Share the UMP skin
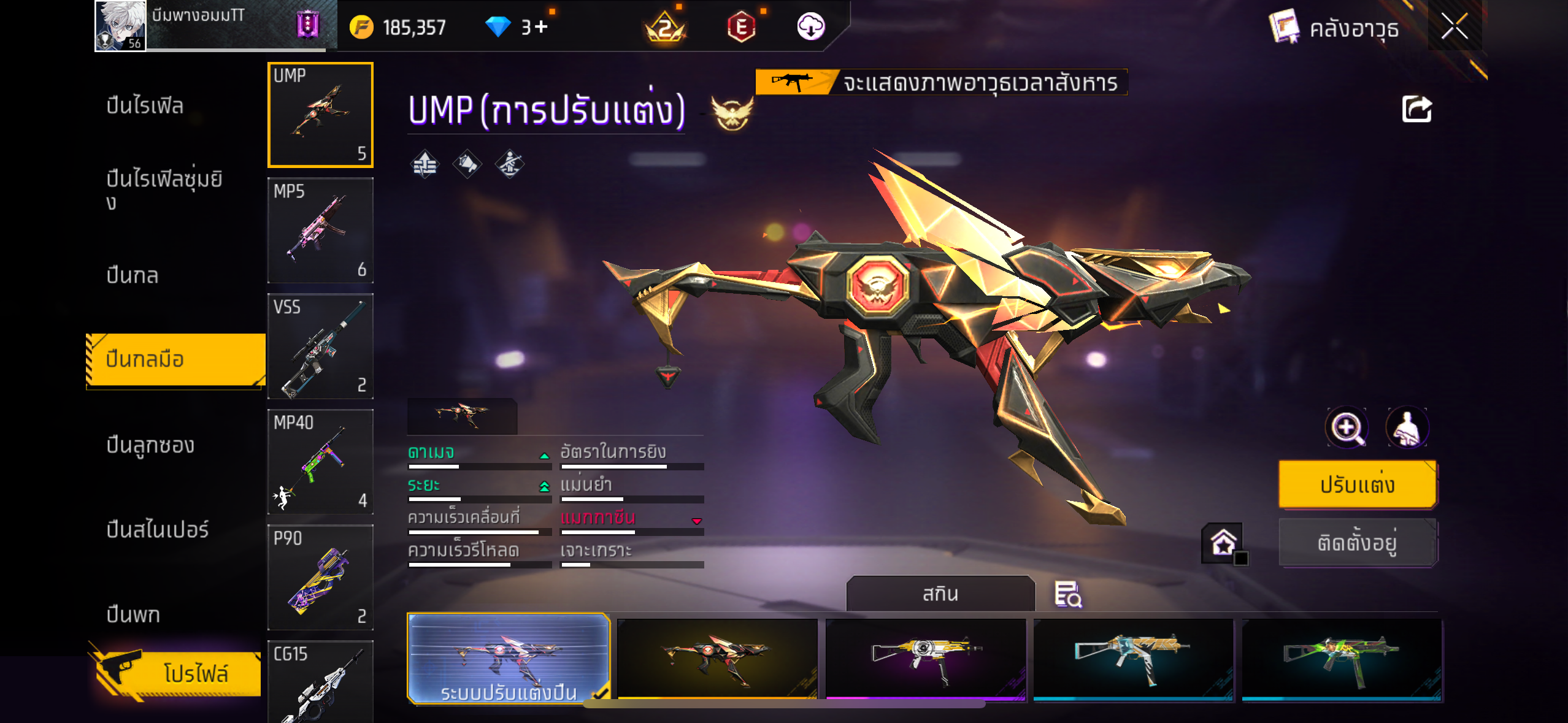Image resolution: width=1568 pixels, height=723 pixels. pyautogui.click(x=1416, y=110)
